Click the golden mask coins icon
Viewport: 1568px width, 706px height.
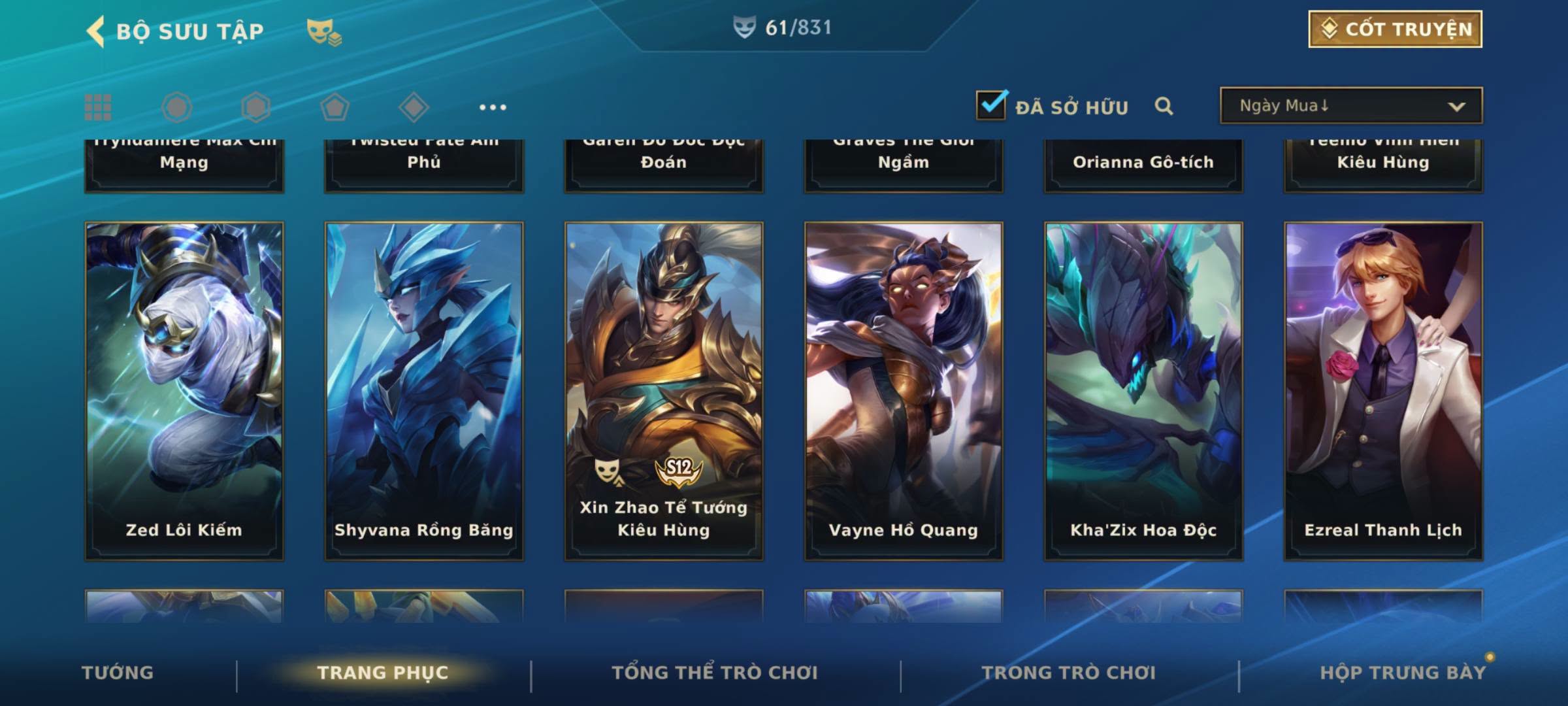coord(323,31)
